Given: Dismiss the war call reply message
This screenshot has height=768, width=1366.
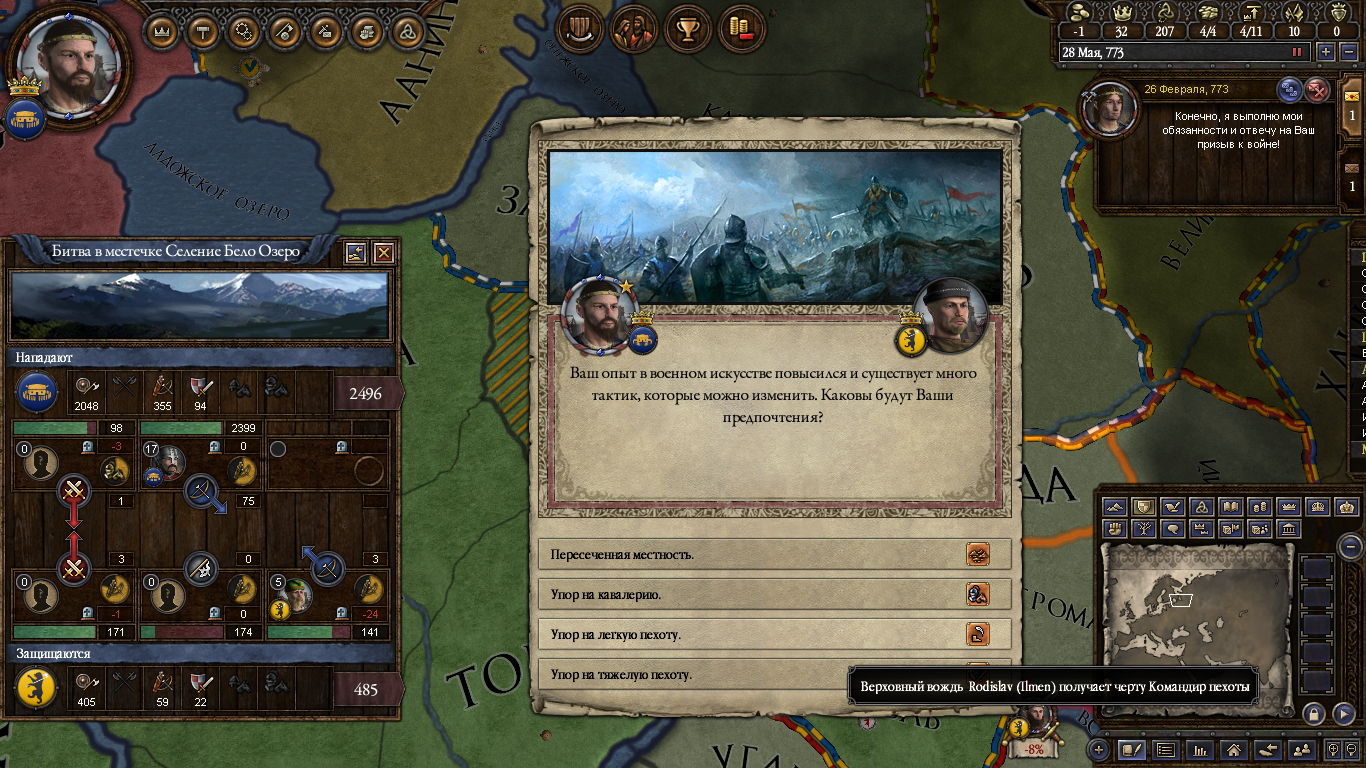Looking at the screenshot, I should [x=1318, y=90].
